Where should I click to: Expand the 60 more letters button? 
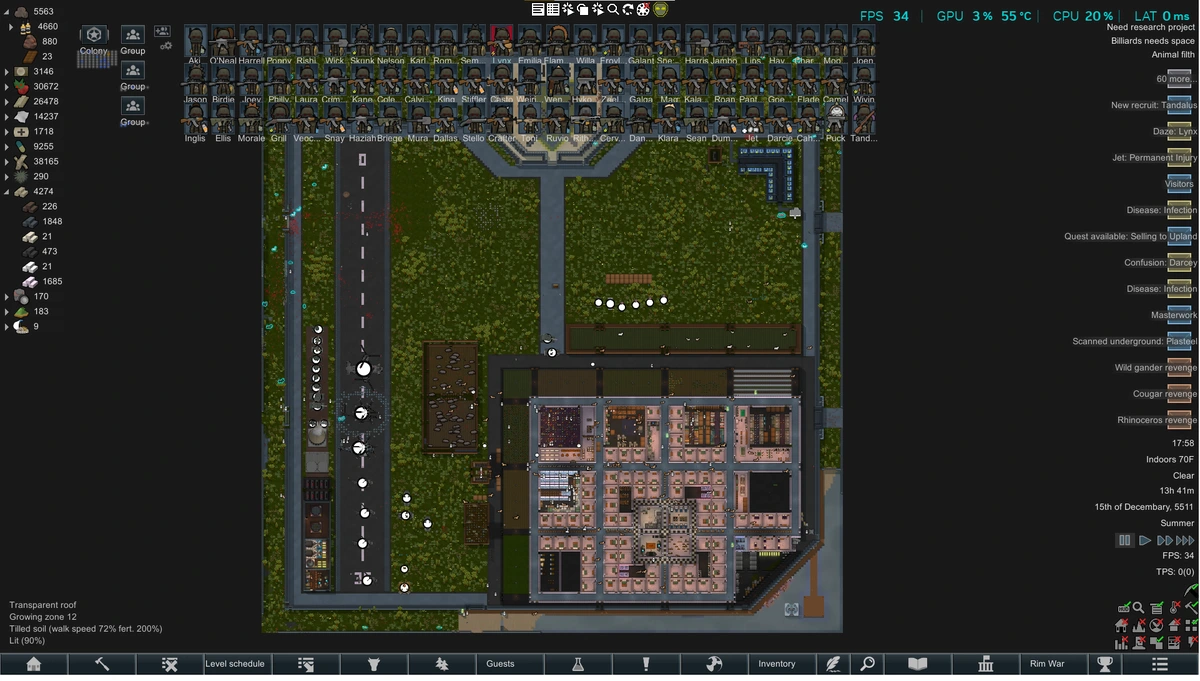(x=1179, y=79)
